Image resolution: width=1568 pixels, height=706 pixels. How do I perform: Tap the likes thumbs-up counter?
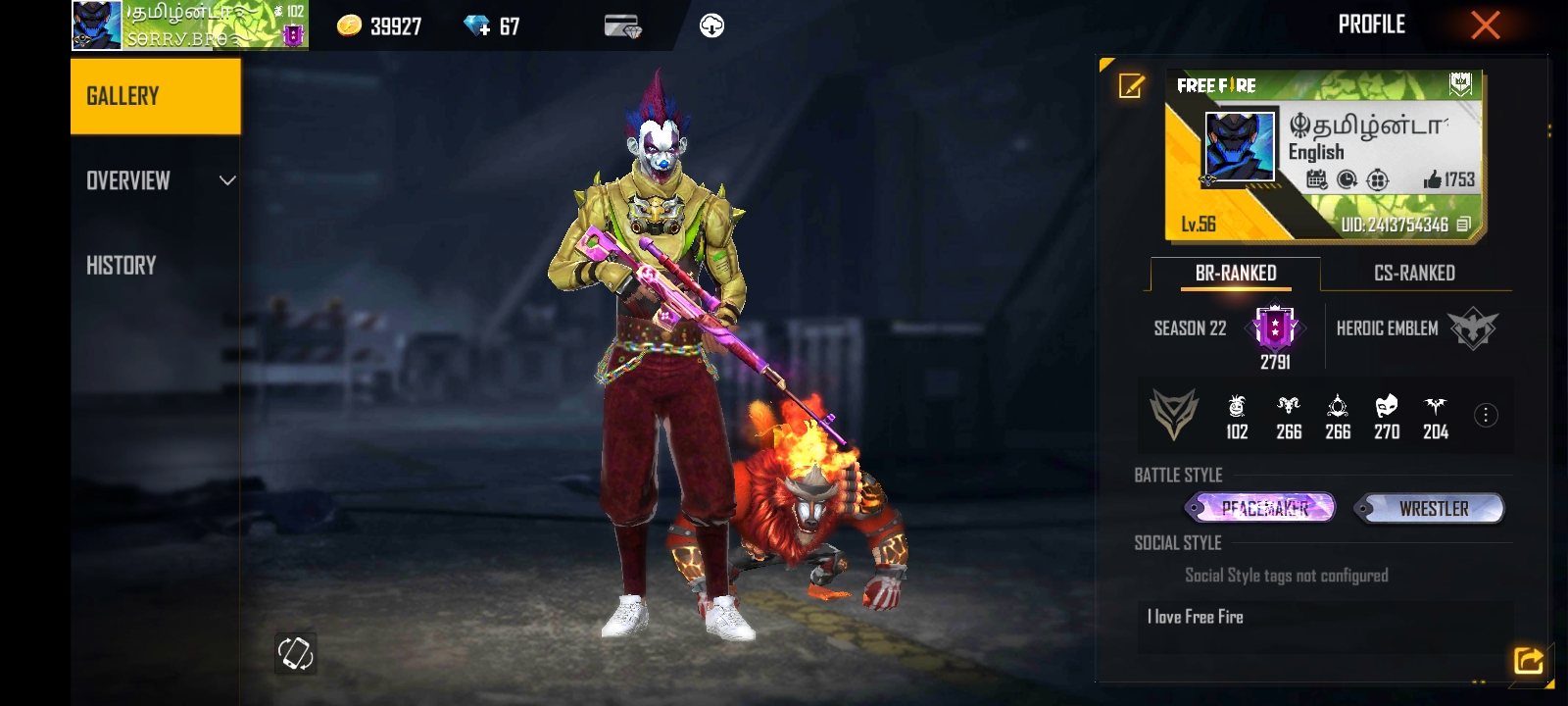pyautogui.click(x=1449, y=179)
